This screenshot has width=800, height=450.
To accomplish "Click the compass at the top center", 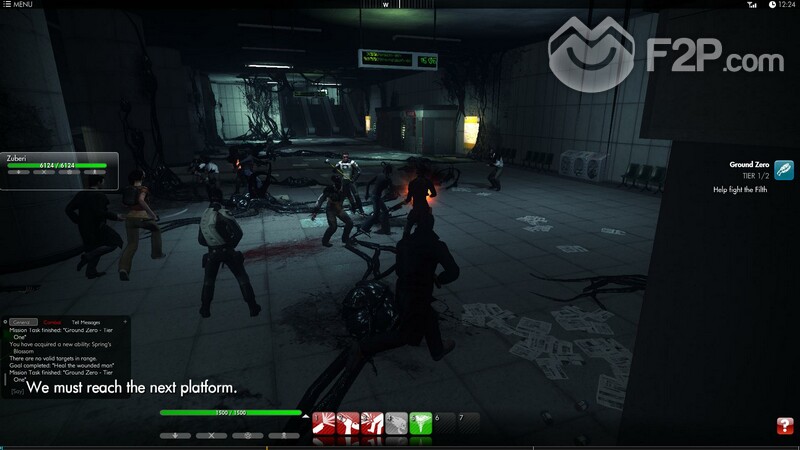I will pos(386,5).
